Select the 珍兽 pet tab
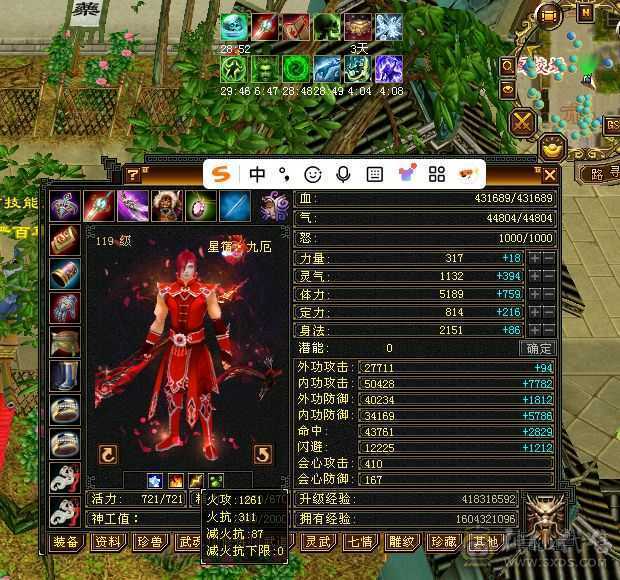Viewport: 620px width, 580px height. [x=148, y=542]
